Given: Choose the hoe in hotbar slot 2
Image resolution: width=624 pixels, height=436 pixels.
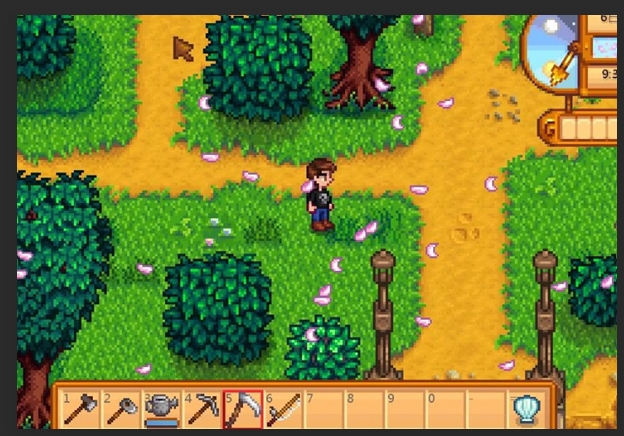Looking at the screenshot, I should click(121, 409).
